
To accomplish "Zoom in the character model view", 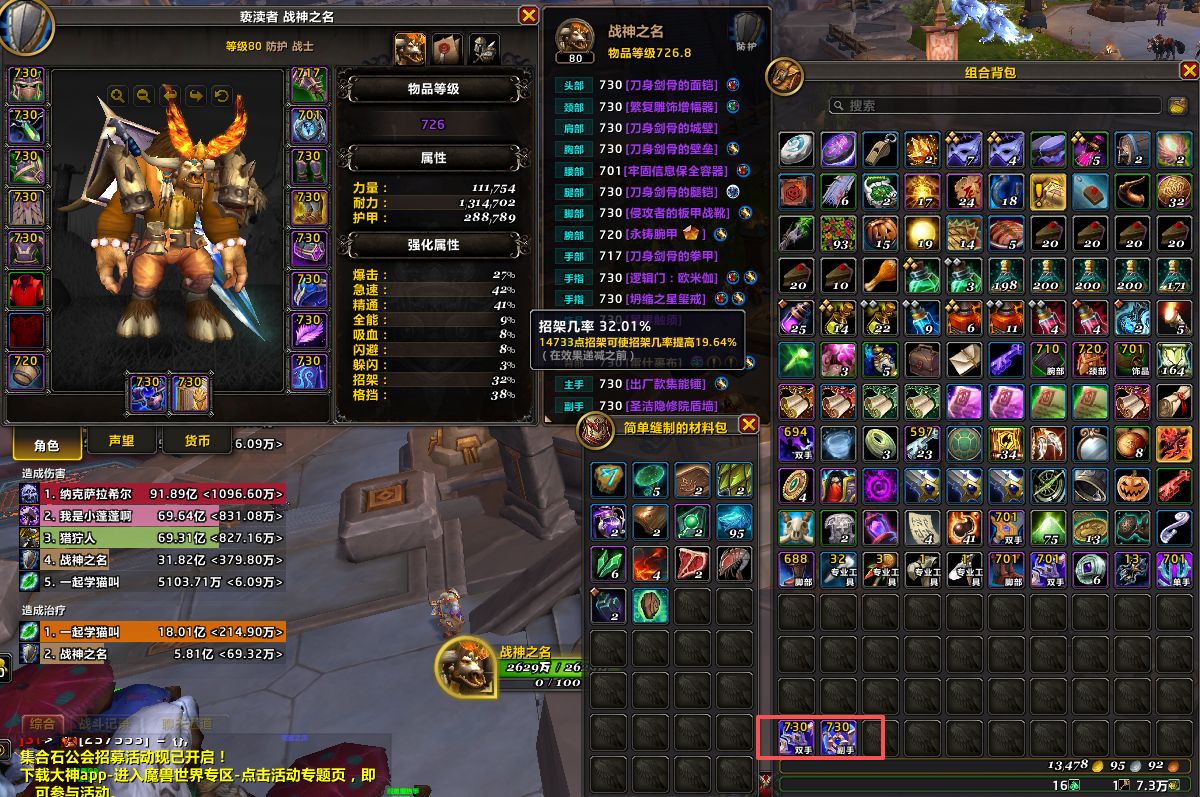I will click(118, 96).
